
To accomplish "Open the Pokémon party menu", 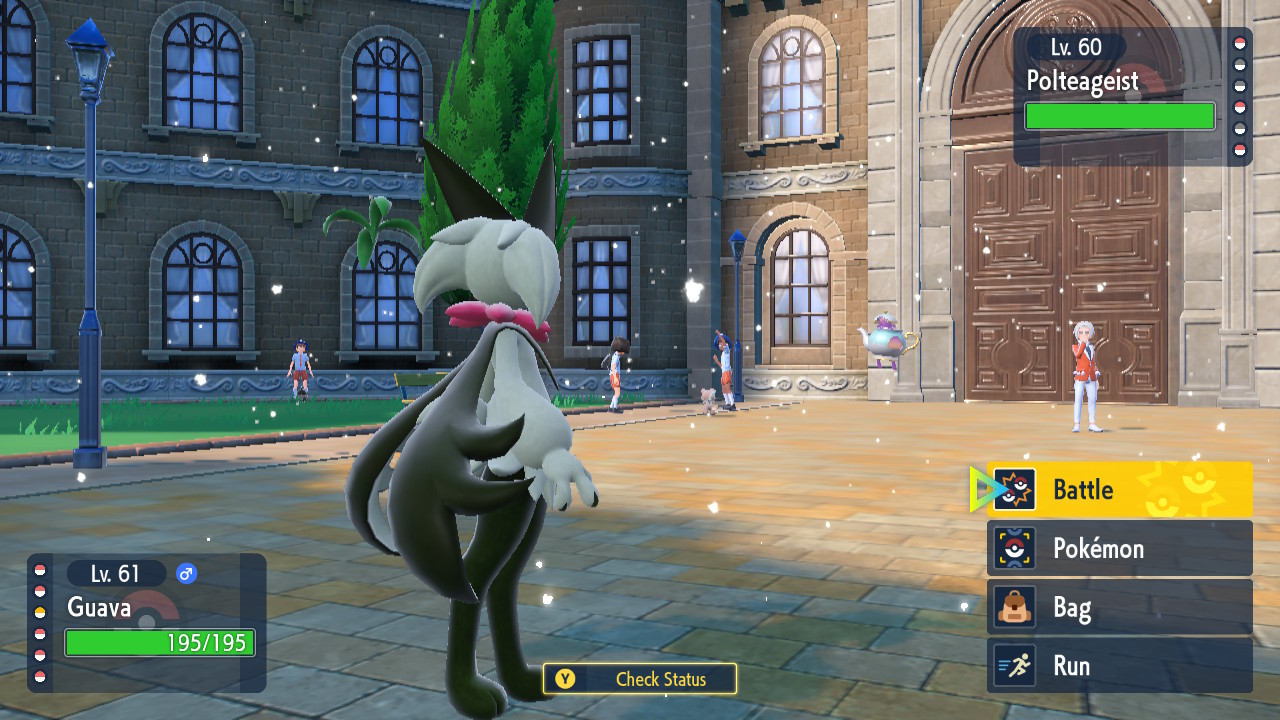I will [1119, 548].
